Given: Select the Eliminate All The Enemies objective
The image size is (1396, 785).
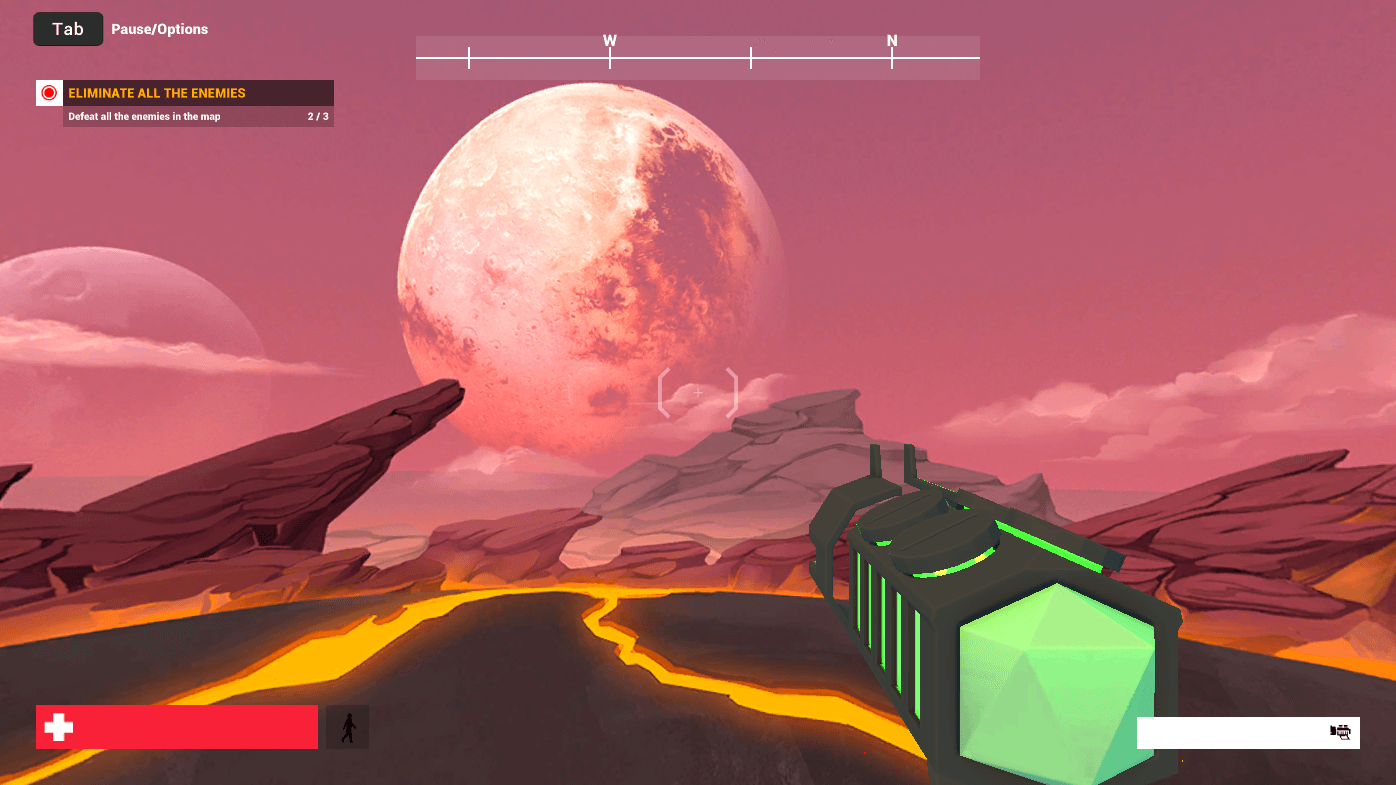Looking at the screenshot, I should pos(157,93).
